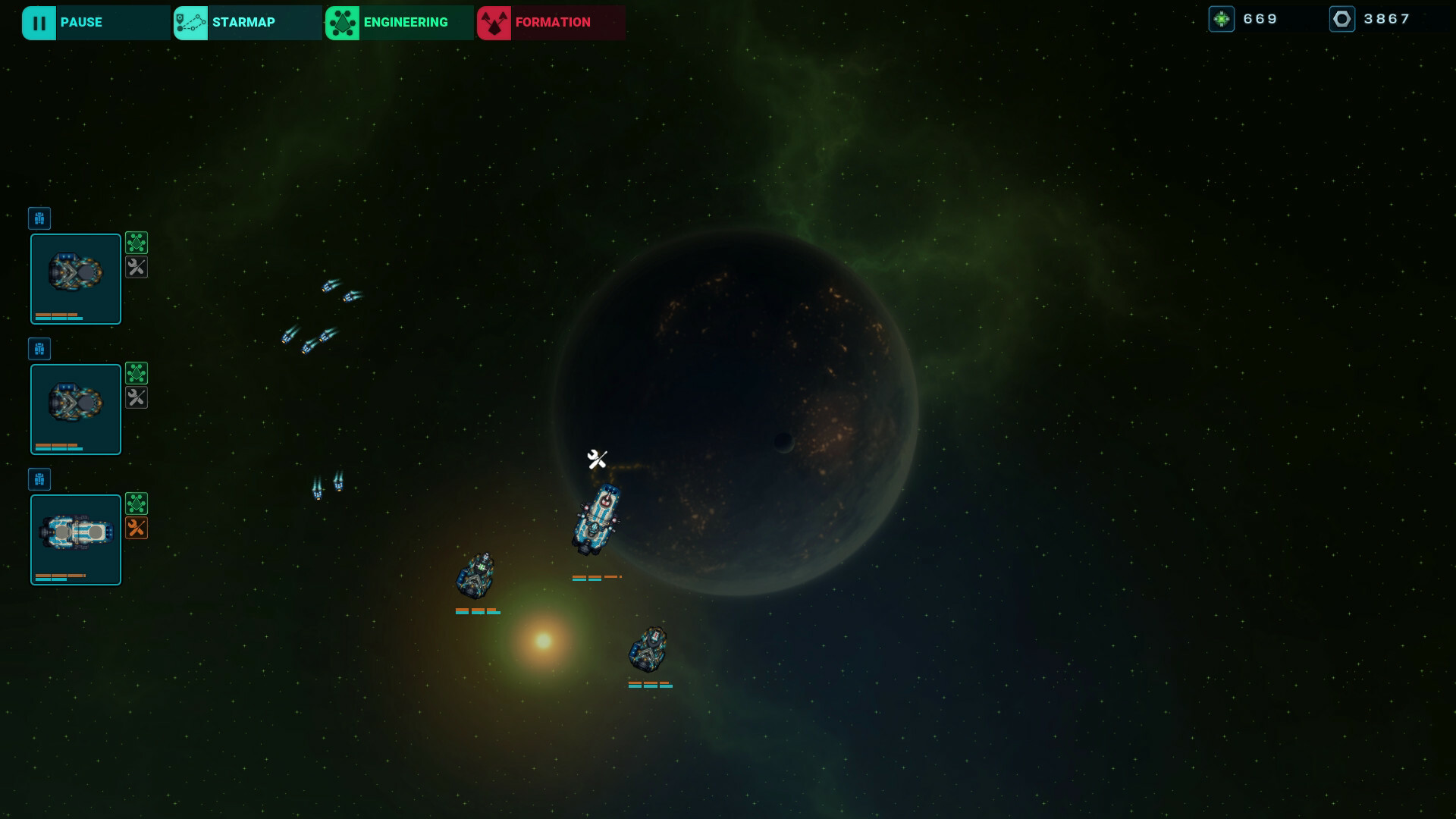Toggle the orange repair wrench on the third ship
The image size is (1456, 819).
pos(136,528)
